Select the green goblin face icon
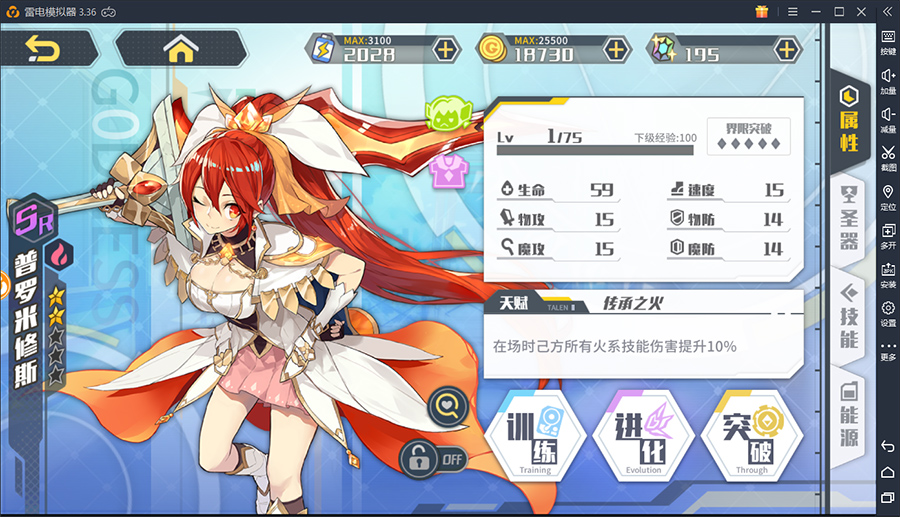The height and width of the screenshot is (517, 900). point(445,115)
